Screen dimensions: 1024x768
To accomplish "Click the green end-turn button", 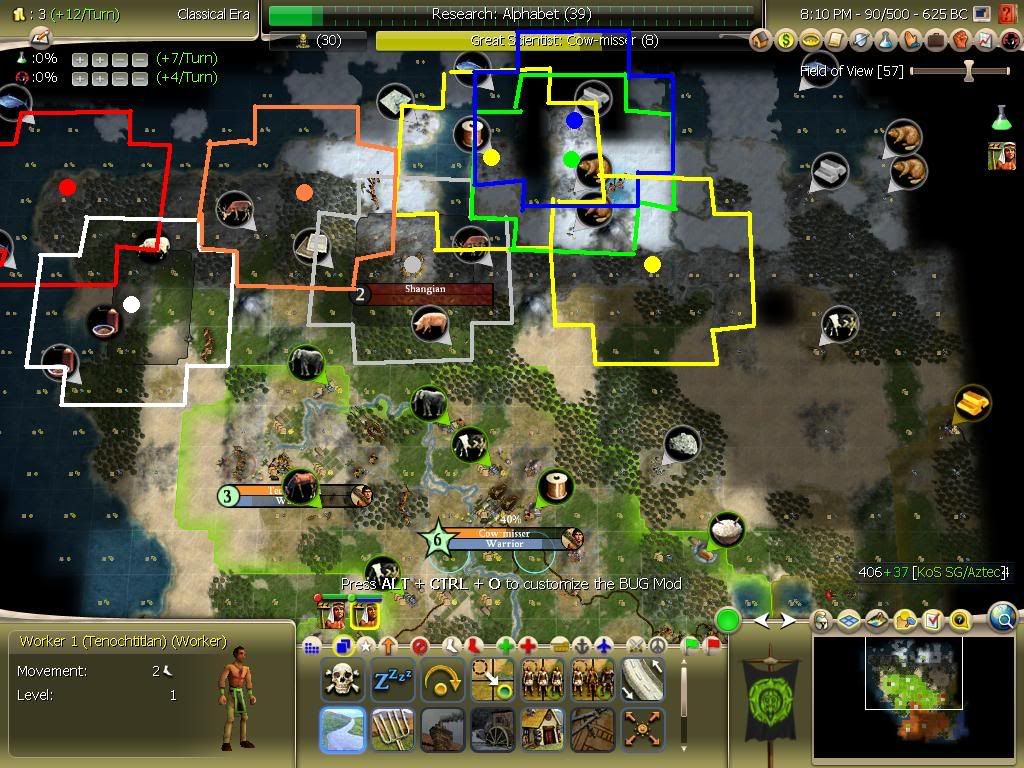I will pos(727,621).
